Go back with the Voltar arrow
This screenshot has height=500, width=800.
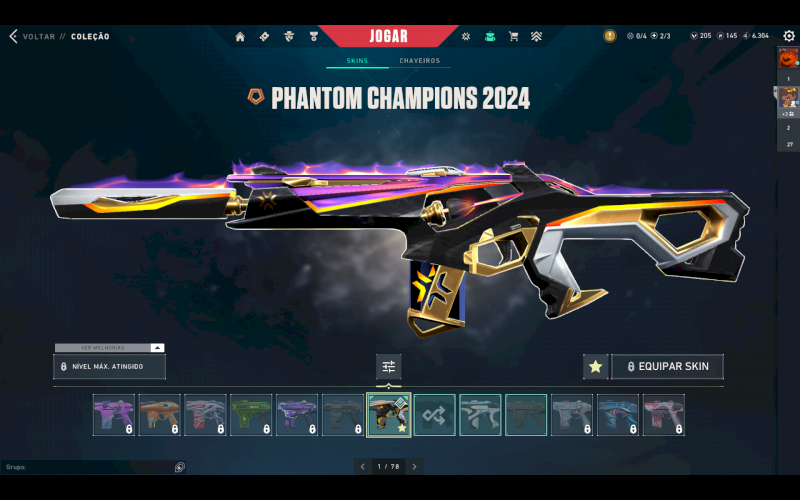click(14, 37)
